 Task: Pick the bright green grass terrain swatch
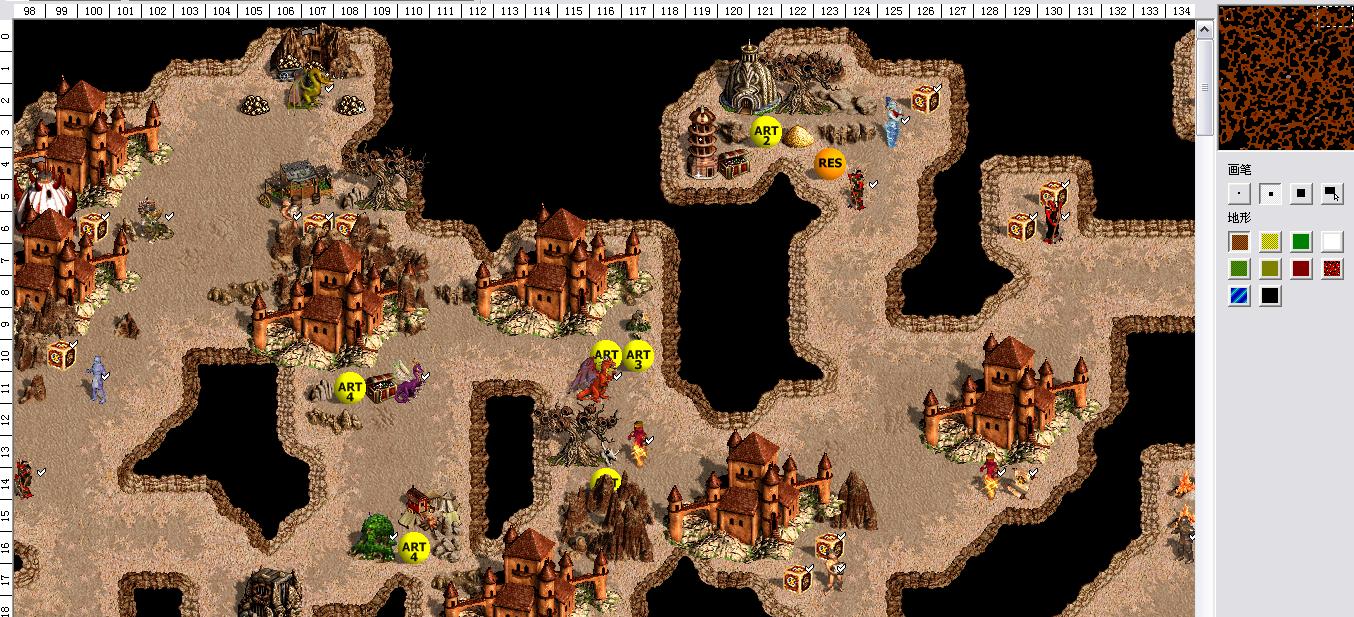coord(1301,242)
